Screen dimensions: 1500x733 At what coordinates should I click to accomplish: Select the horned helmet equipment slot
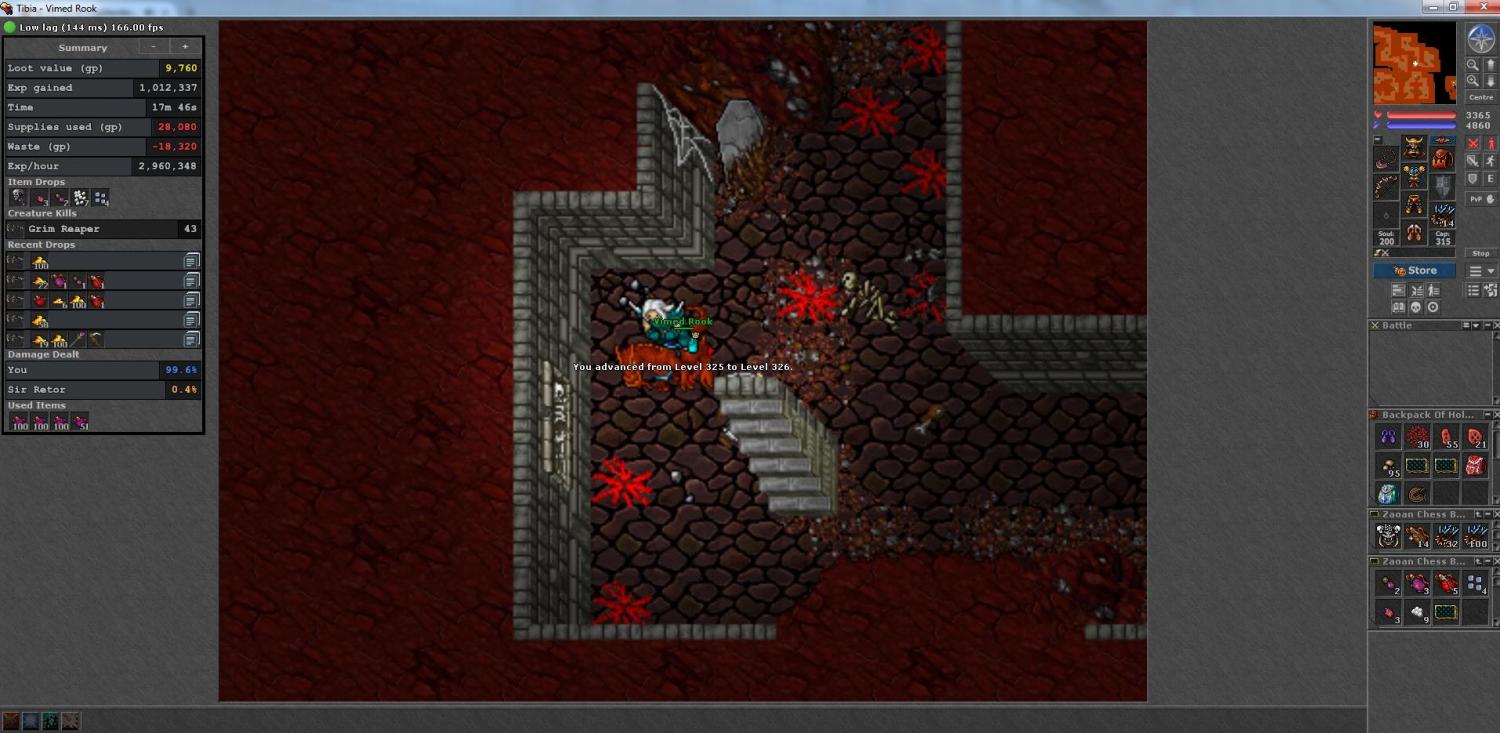tap(1414, 148)
